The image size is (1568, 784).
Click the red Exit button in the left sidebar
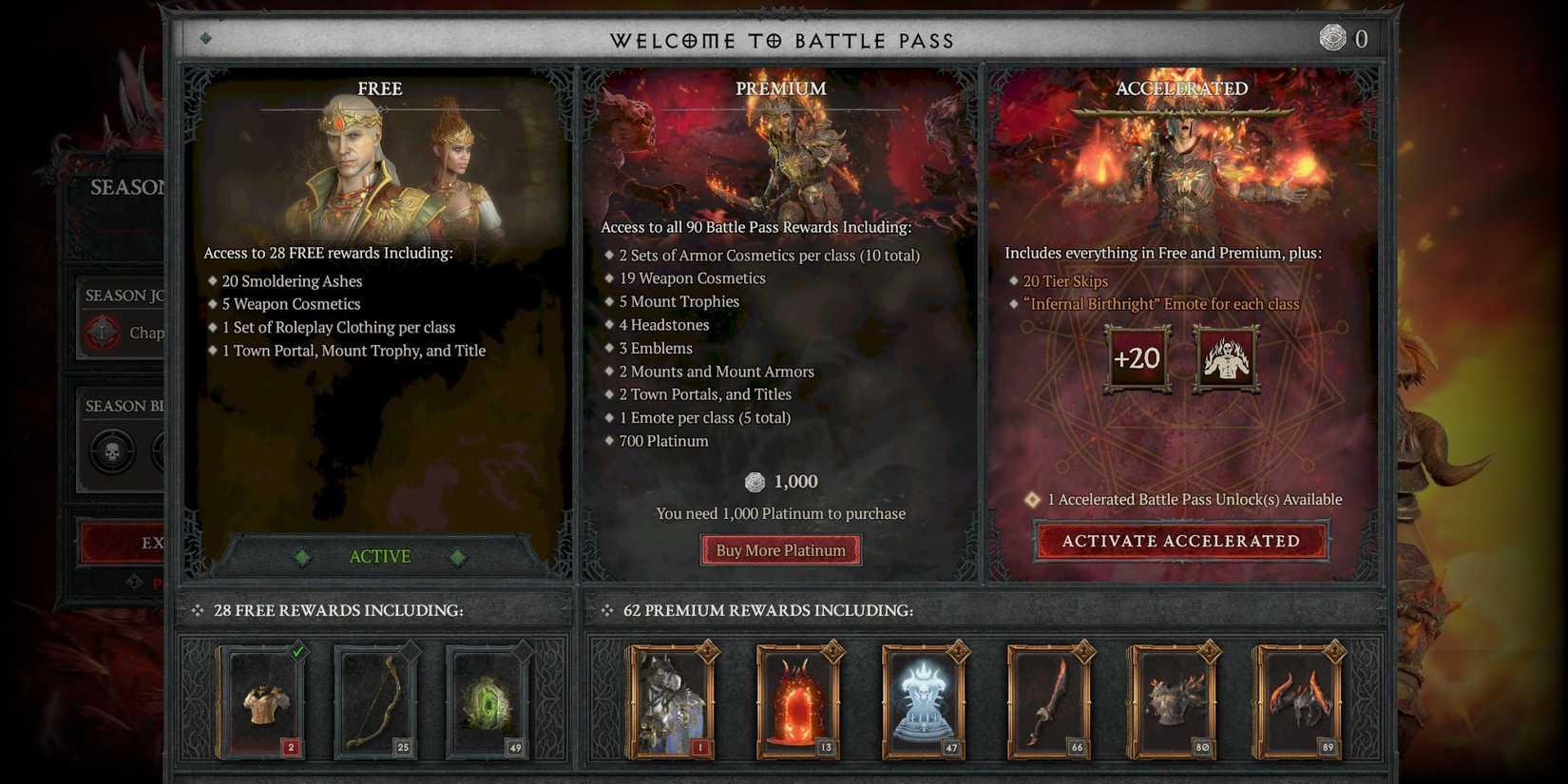coord(124,543)
